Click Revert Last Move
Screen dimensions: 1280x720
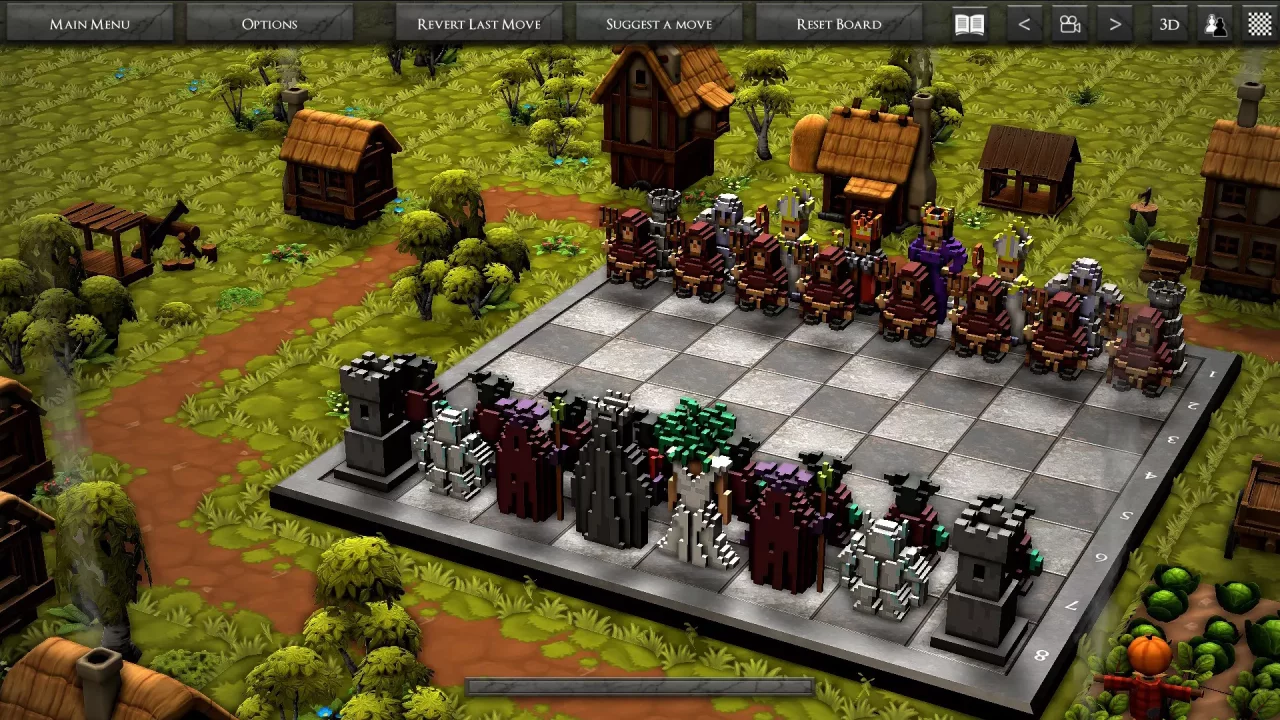click(x=478, y=23)
